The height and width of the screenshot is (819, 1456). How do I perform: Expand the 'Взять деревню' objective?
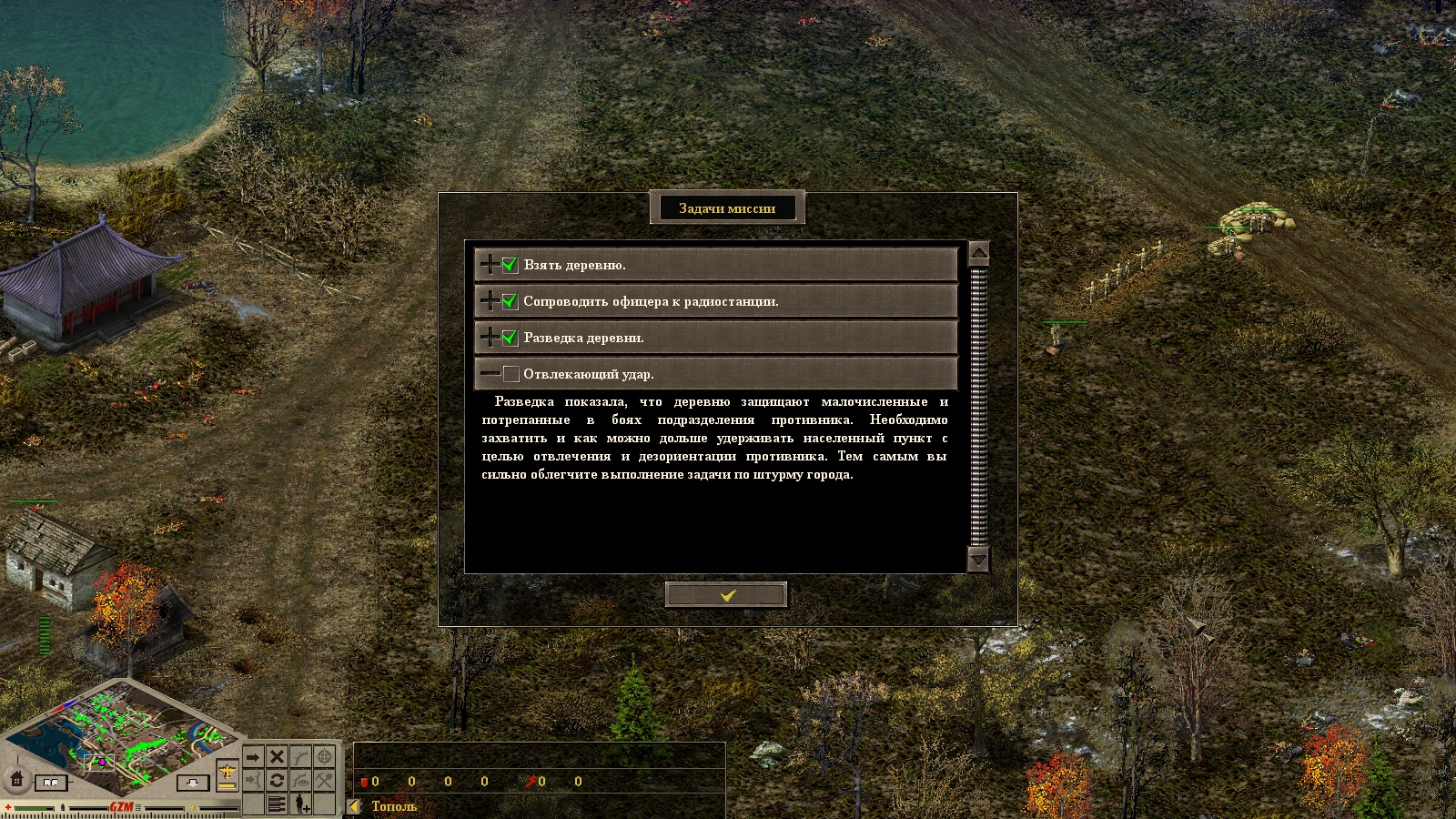[490, 265]
